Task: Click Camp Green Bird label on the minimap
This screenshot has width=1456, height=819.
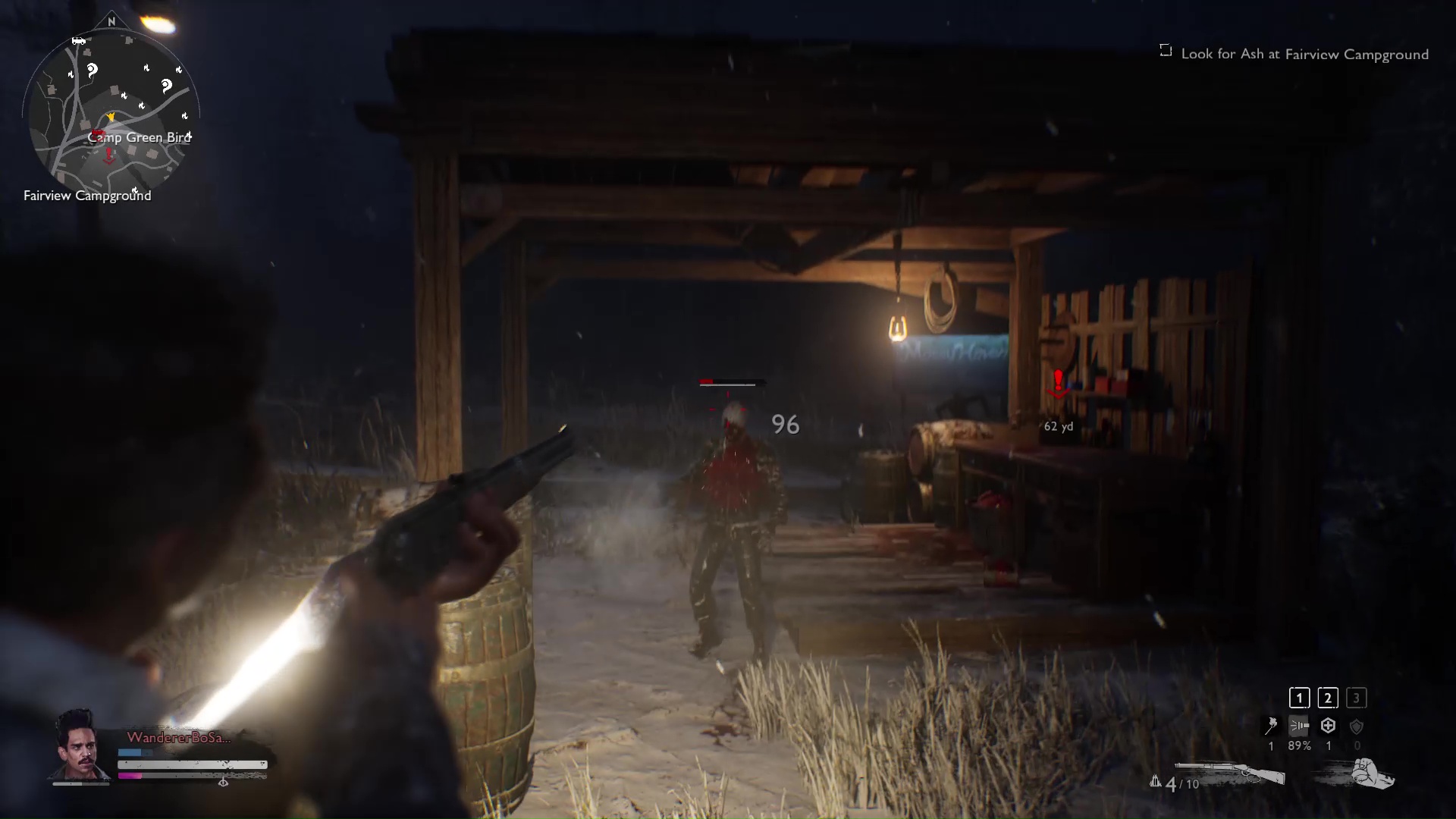Action: pyautogui.click(x=139, y=137)
